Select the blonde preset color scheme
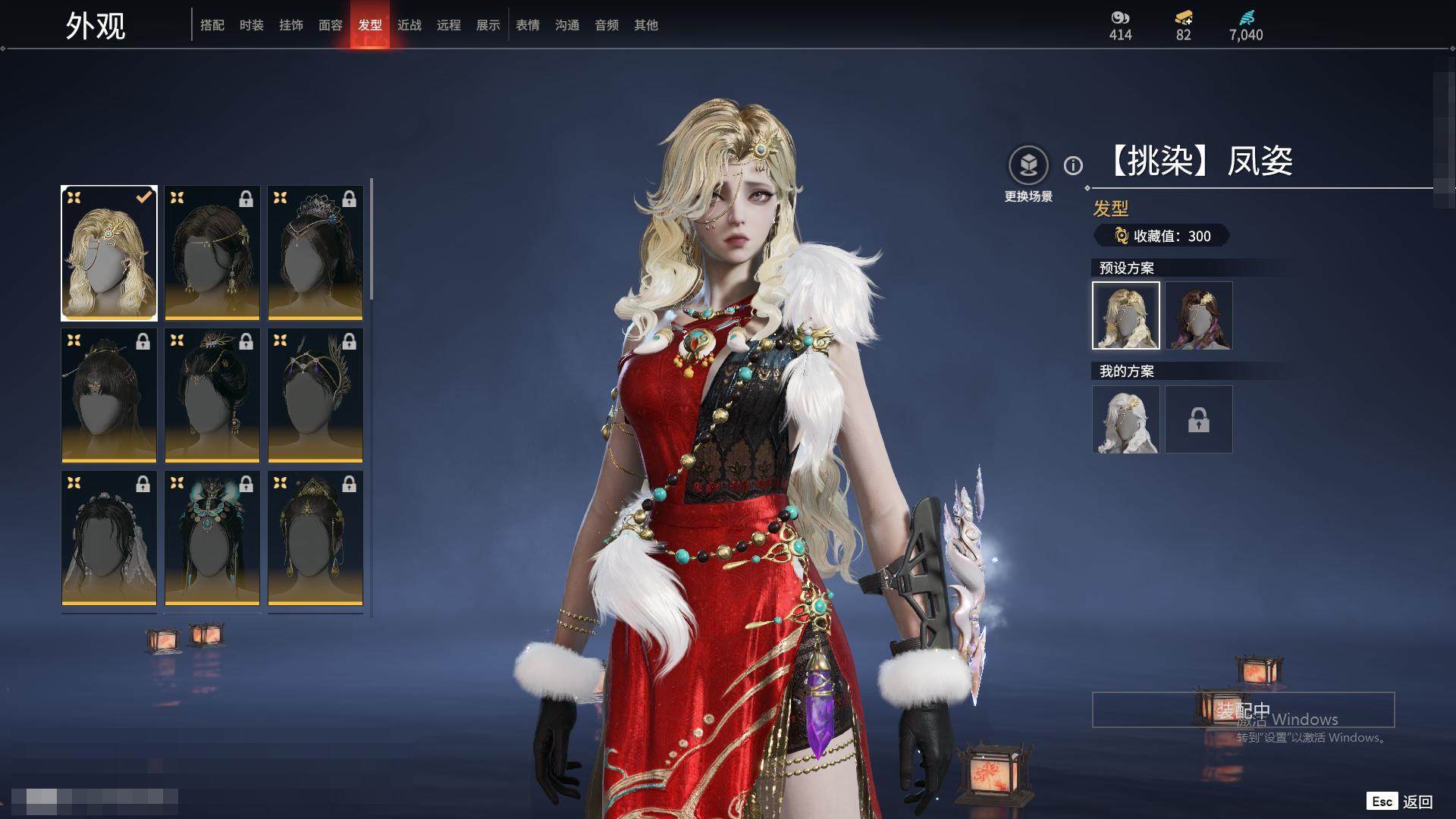1456x819 pixels. point(1126,315)
